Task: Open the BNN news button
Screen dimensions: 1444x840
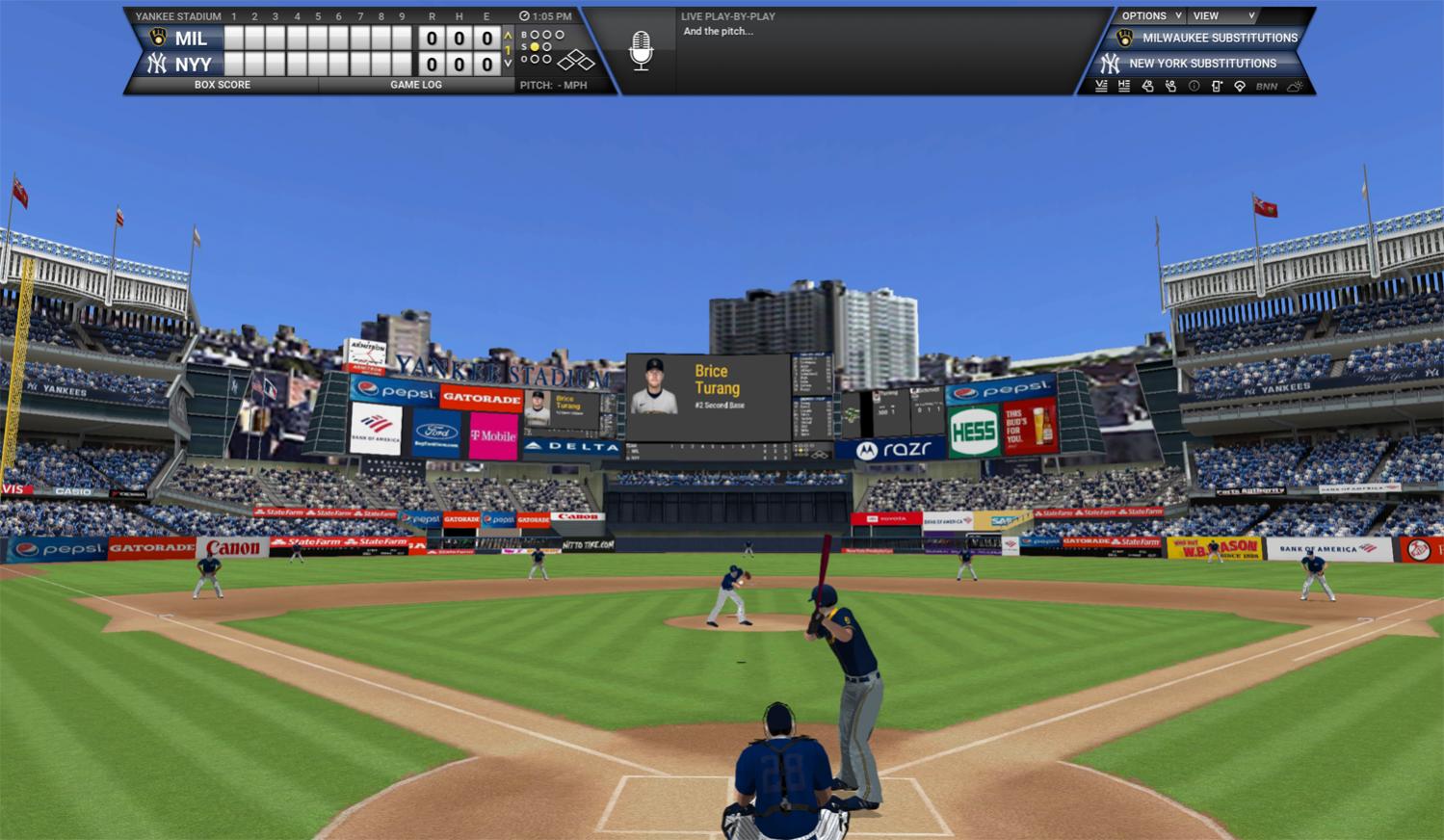Action: (x=1267, y=86)
